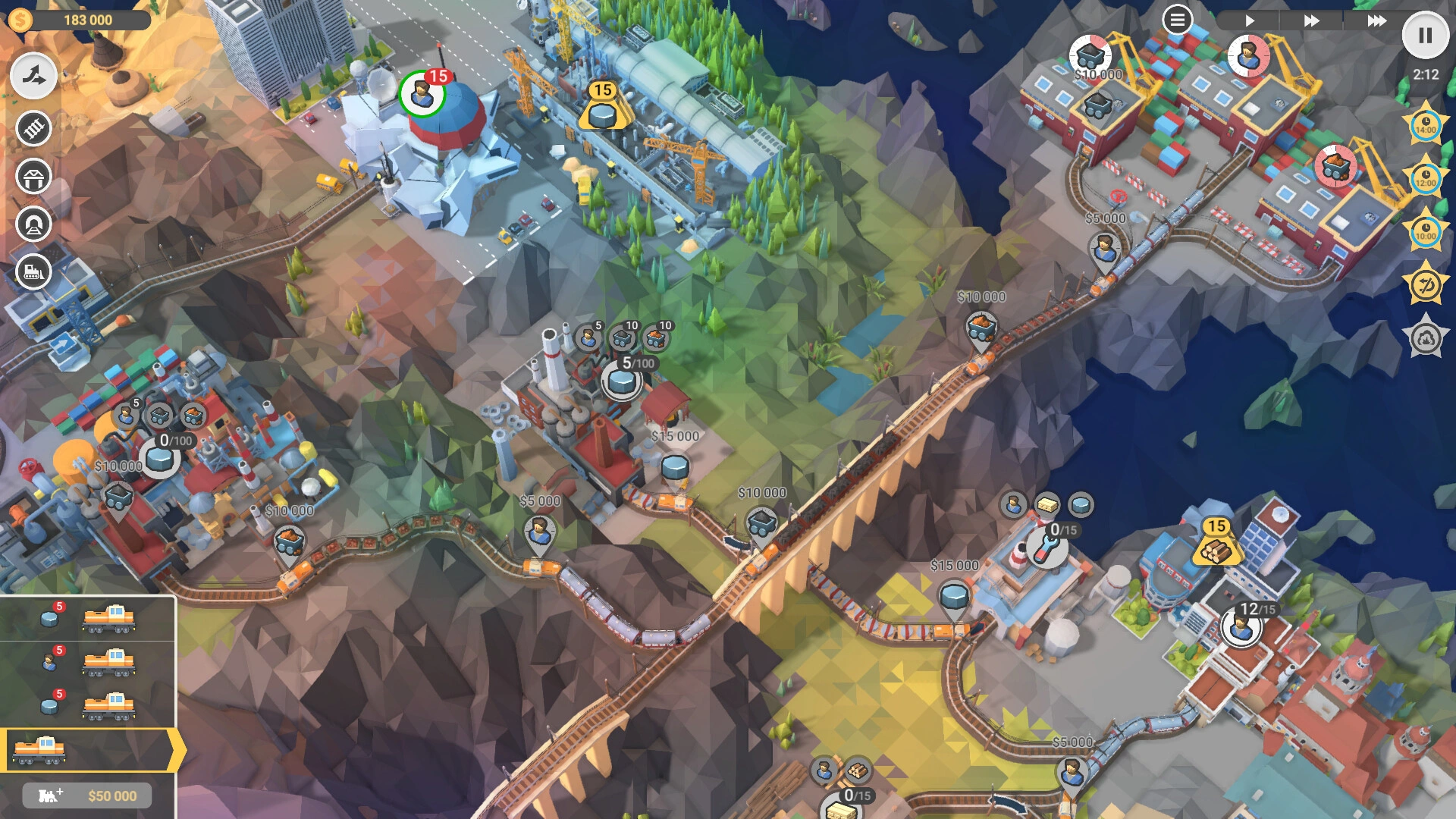View the 14:00 time star objective
1456x819 pixels.
coord(1425,125)
